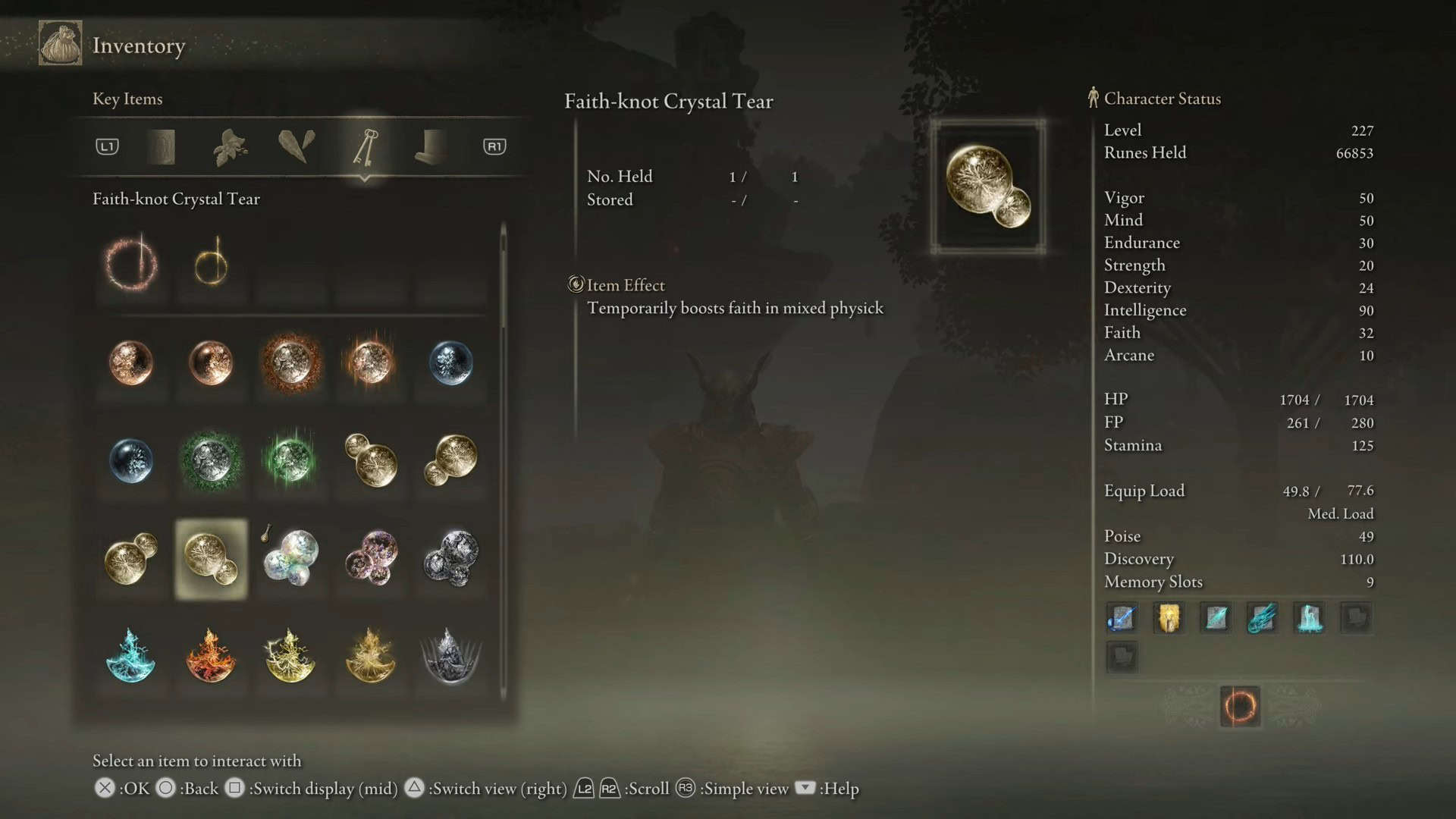Choose the fiery red-aura crystal tear
This screenshot has height=819, width=1456.
point(290,362)
